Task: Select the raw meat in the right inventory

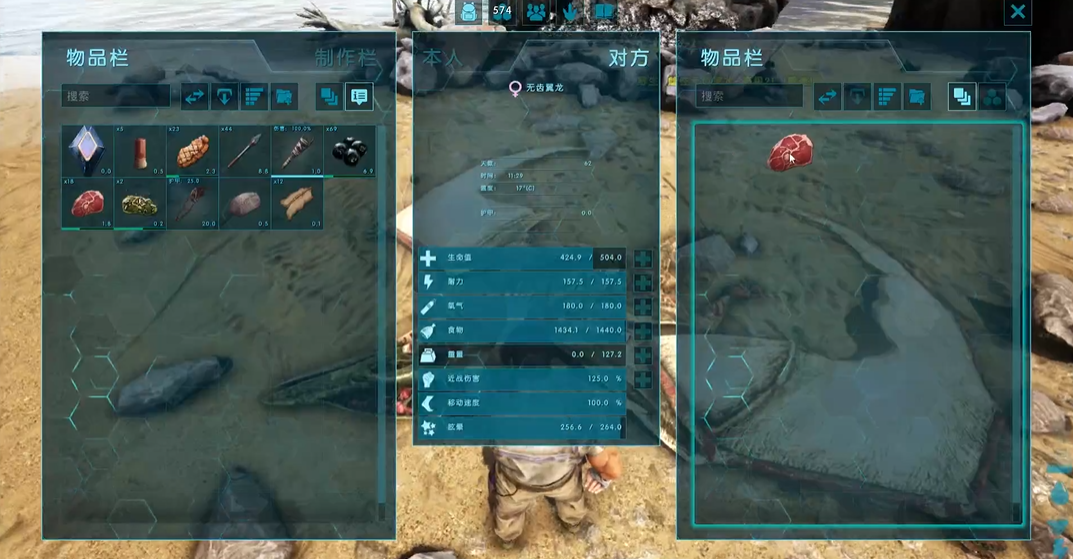Action: (790, 153)
